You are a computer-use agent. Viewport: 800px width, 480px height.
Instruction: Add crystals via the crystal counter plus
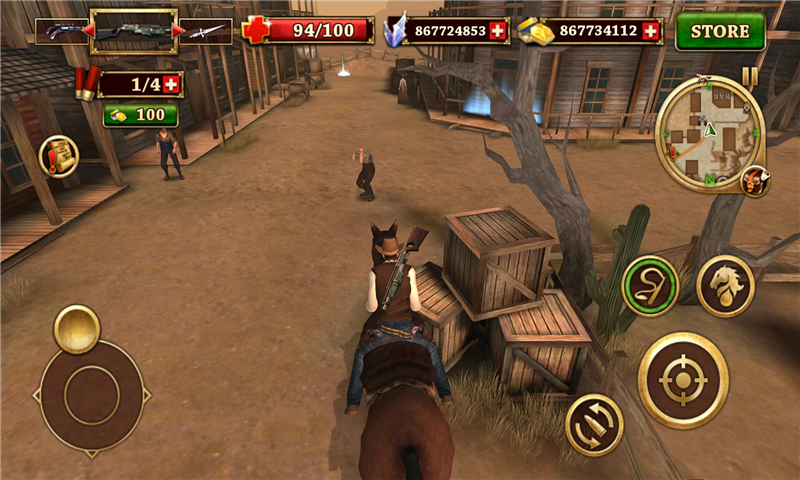coord(498,31)
